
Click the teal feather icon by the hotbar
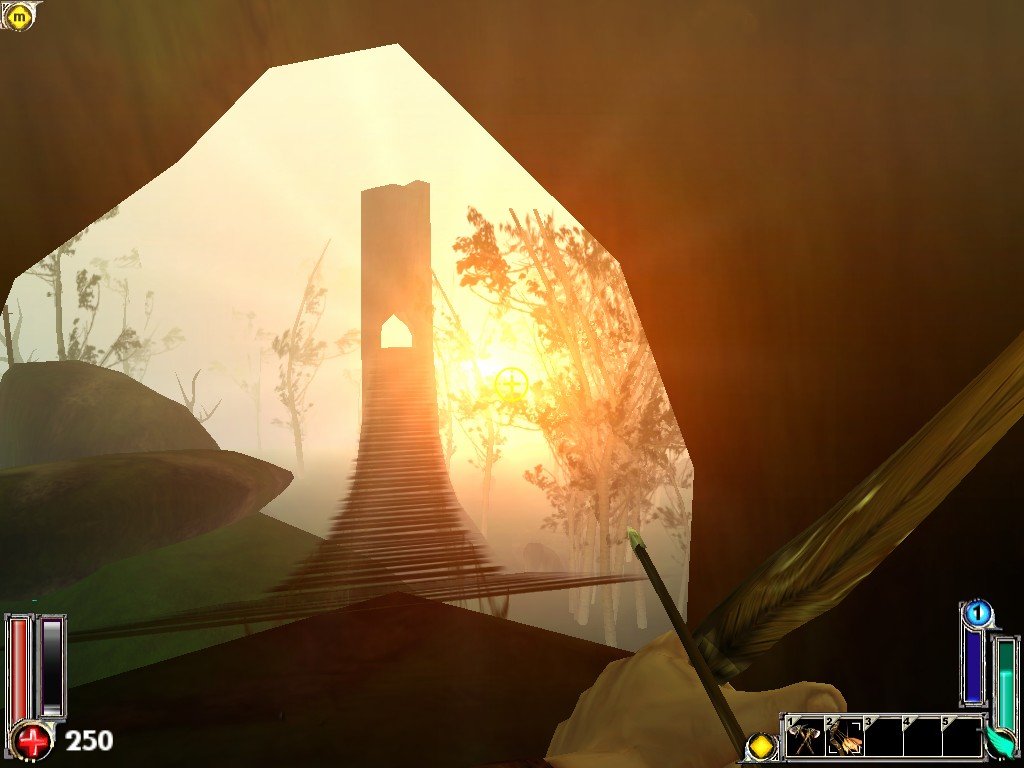(x=999, y=741)
